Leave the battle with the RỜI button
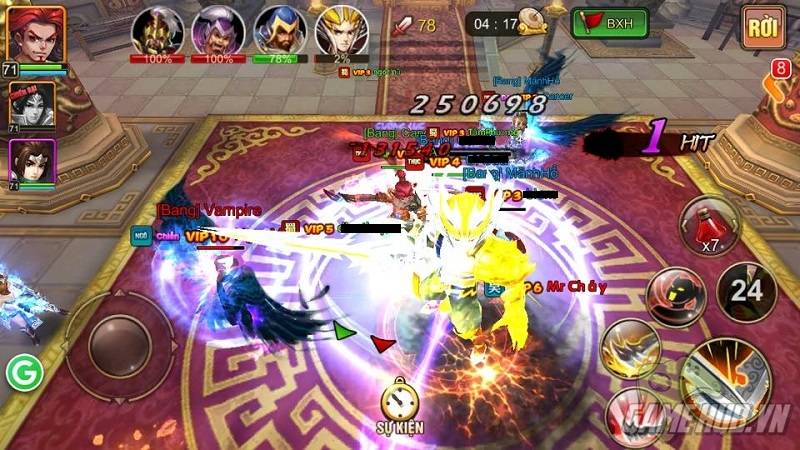The height and width of the screenshot is (450, 800). (x=763, y=27)
